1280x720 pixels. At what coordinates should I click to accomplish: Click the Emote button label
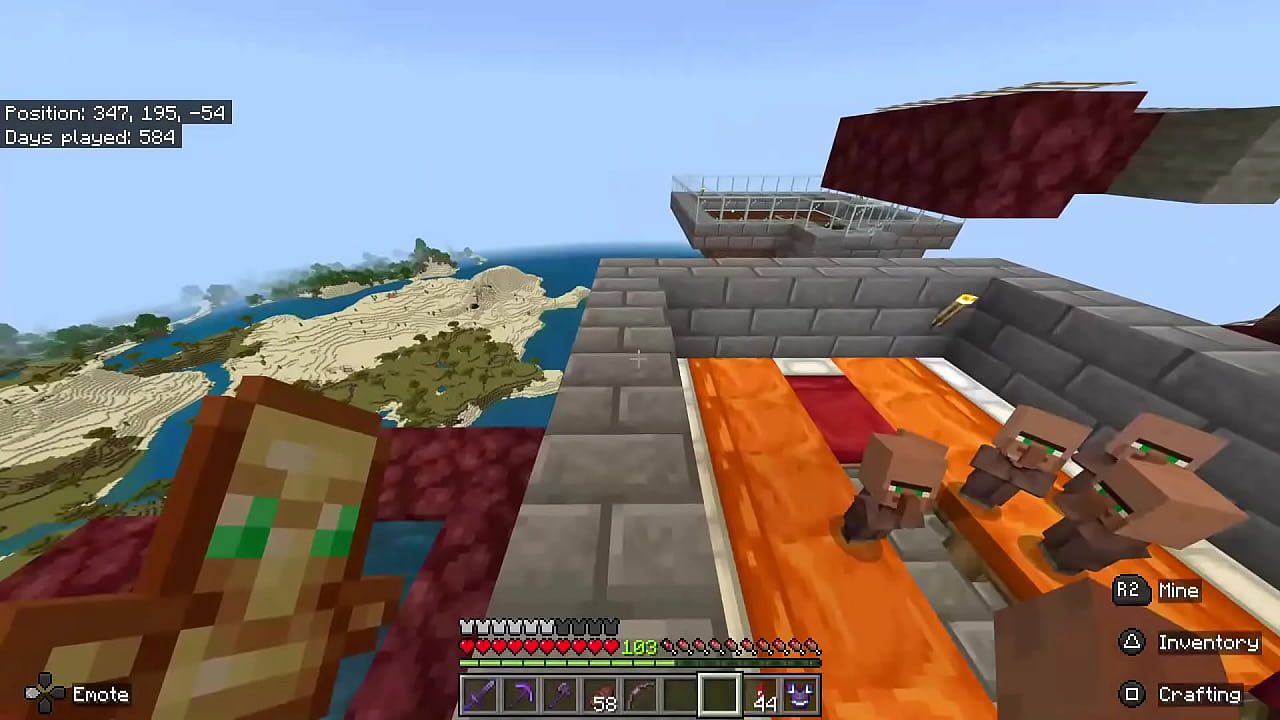(101, 693)
